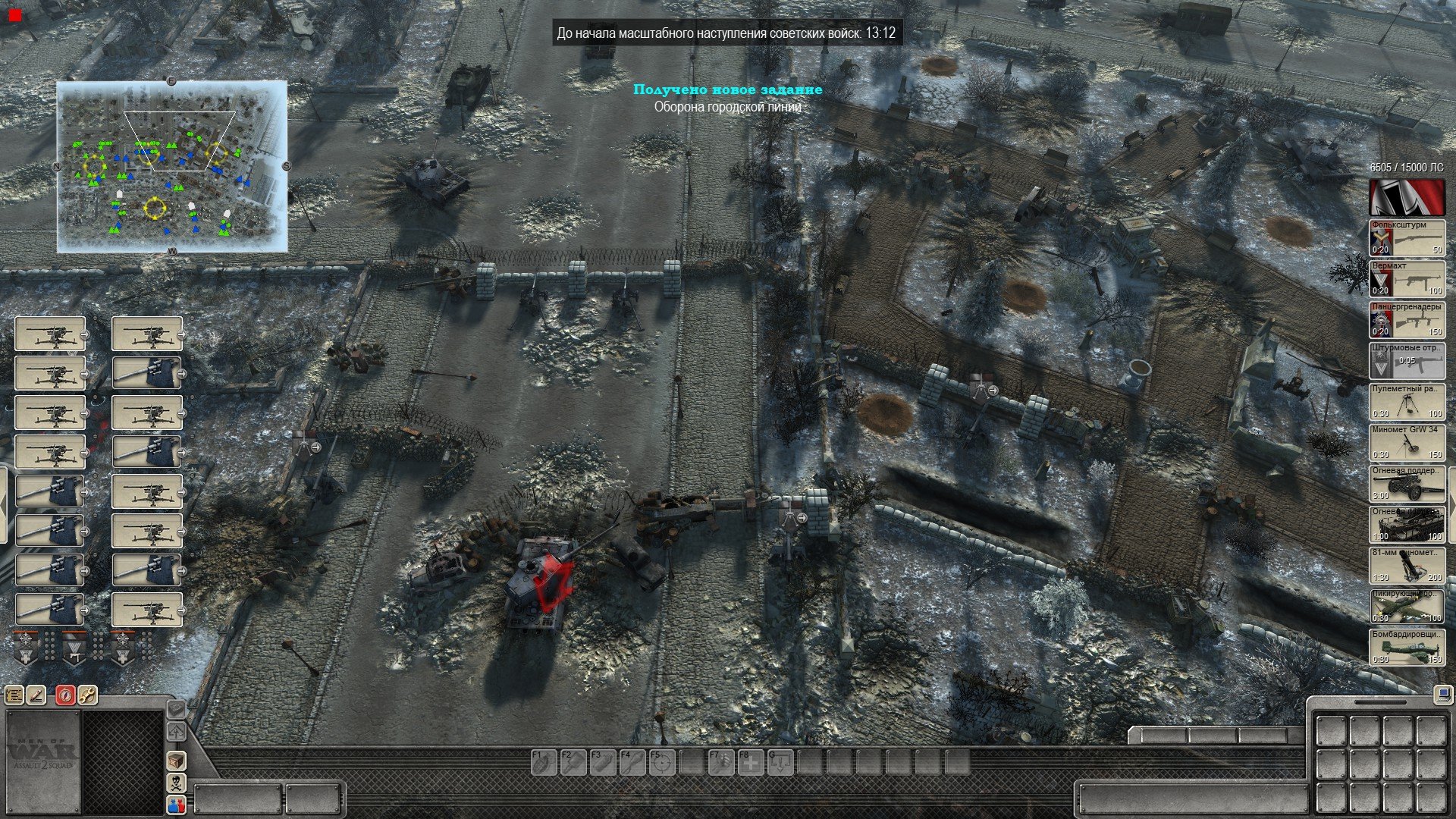The width and height of the screenshot is (1456, 819).
Task: Order the Бомбардировщик air strike
Action: tap(1407, 648)
